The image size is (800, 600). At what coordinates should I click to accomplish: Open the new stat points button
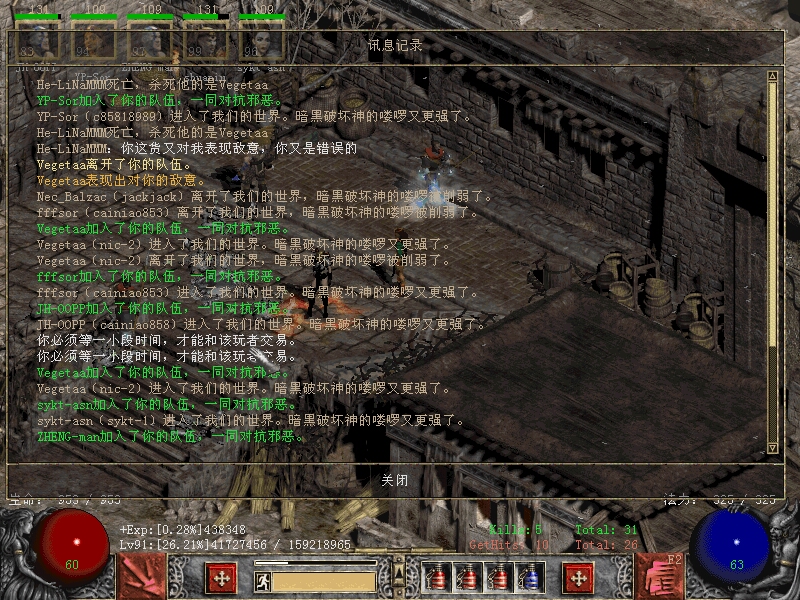[x=221, y=578]
